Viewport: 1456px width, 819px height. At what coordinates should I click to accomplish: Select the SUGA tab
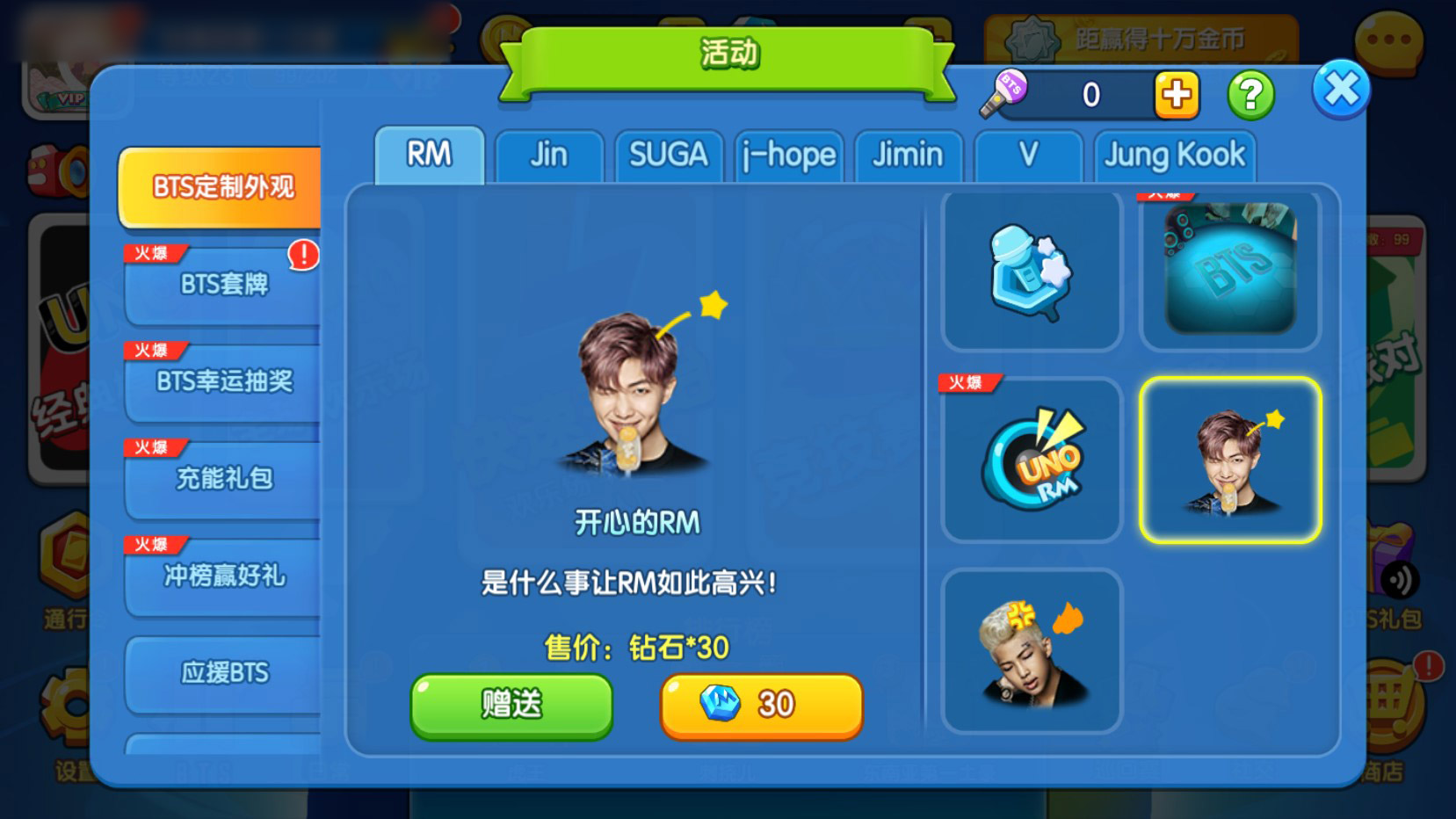669,156
